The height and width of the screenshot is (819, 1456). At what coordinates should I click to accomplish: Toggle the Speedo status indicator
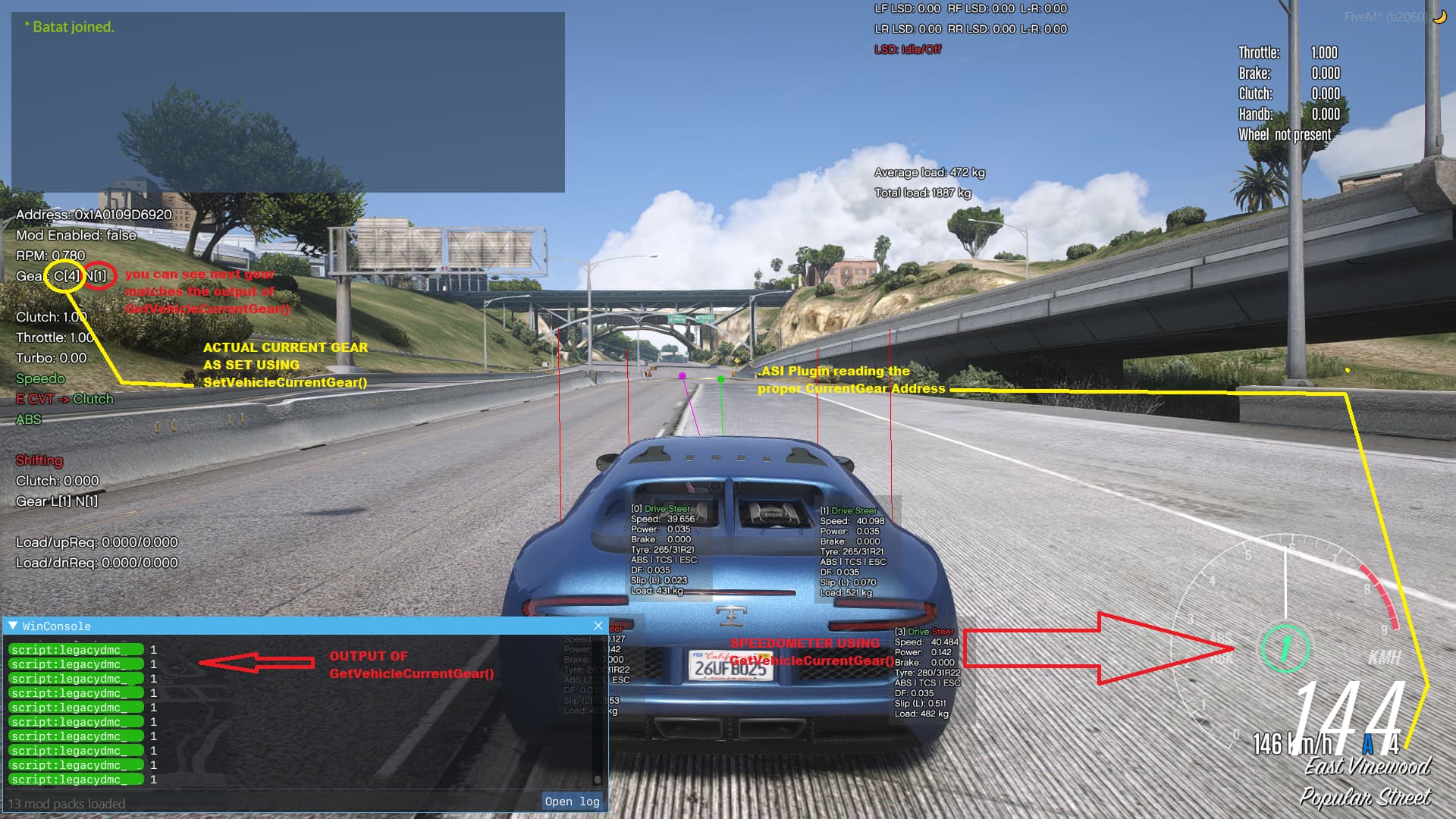pos(42,378)
